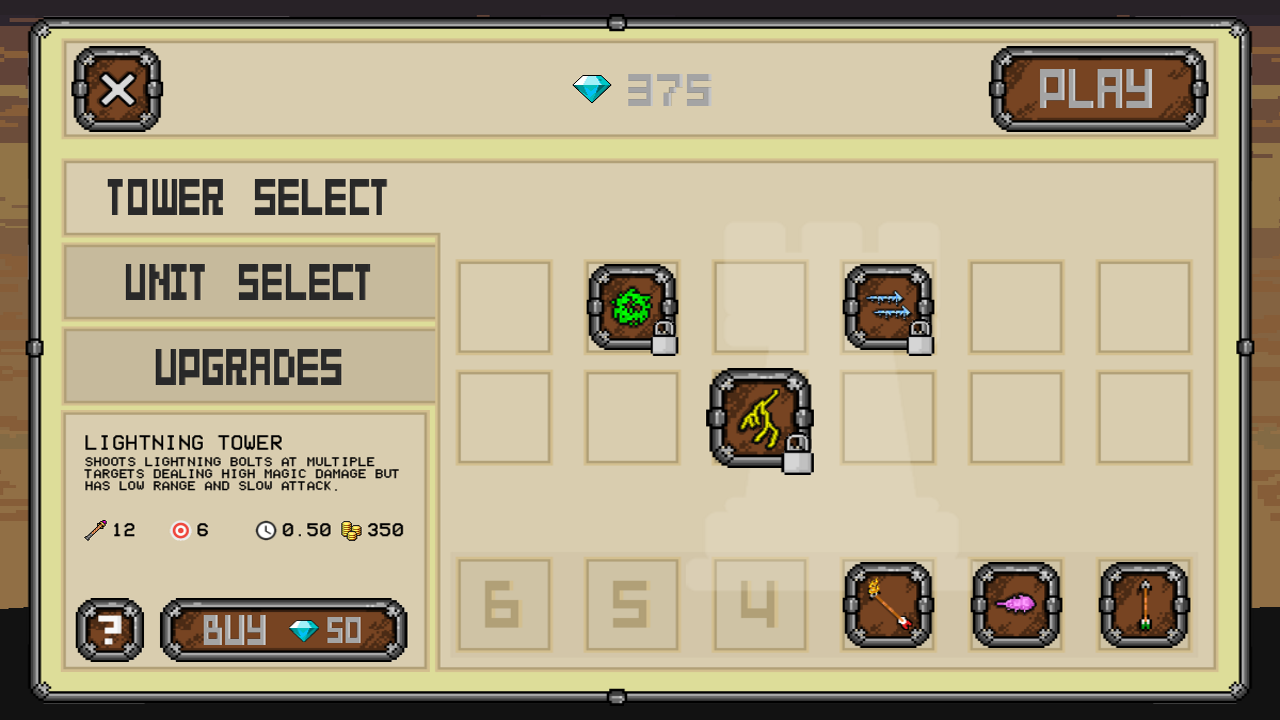This screenshot has width=1280, height=720.
Task: Select the Lightning Tower icon
Action: [759, 418]
